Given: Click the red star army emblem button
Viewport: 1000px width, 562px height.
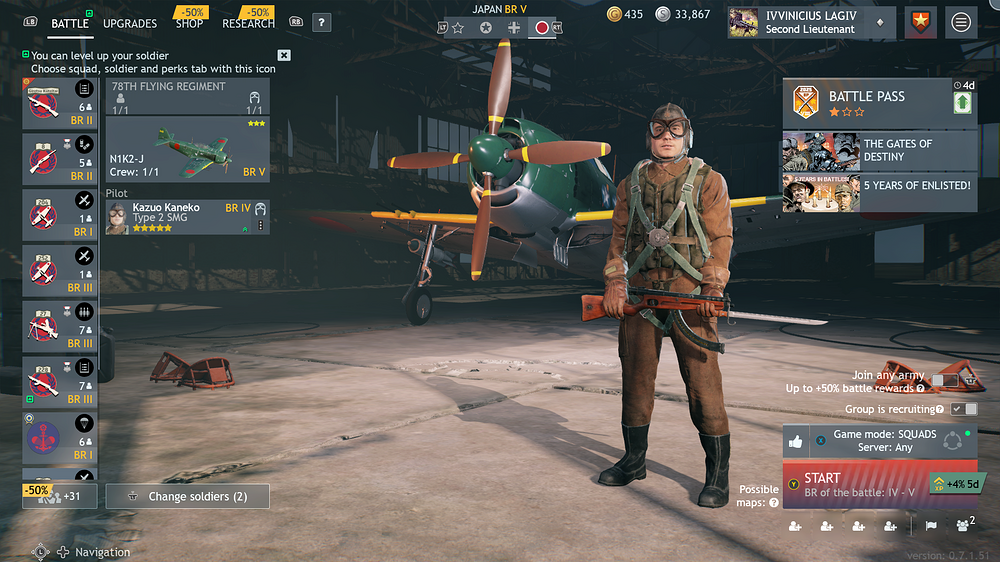Looking at the screenshot, I should click(921, 22).
